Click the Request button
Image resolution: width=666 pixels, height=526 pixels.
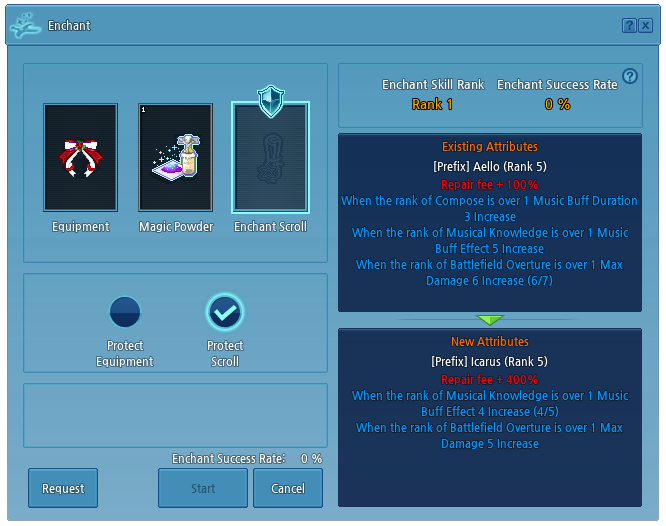tap(63, 488)
